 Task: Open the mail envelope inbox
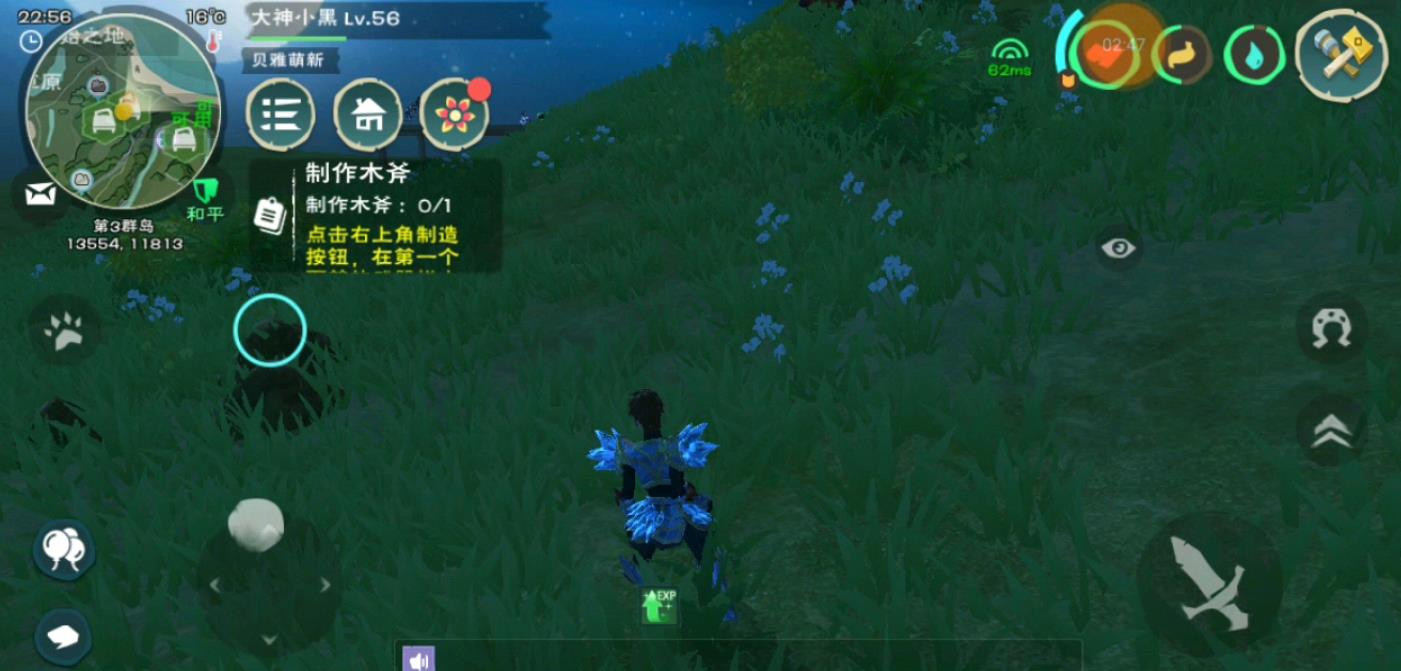[x=40, y=194]
